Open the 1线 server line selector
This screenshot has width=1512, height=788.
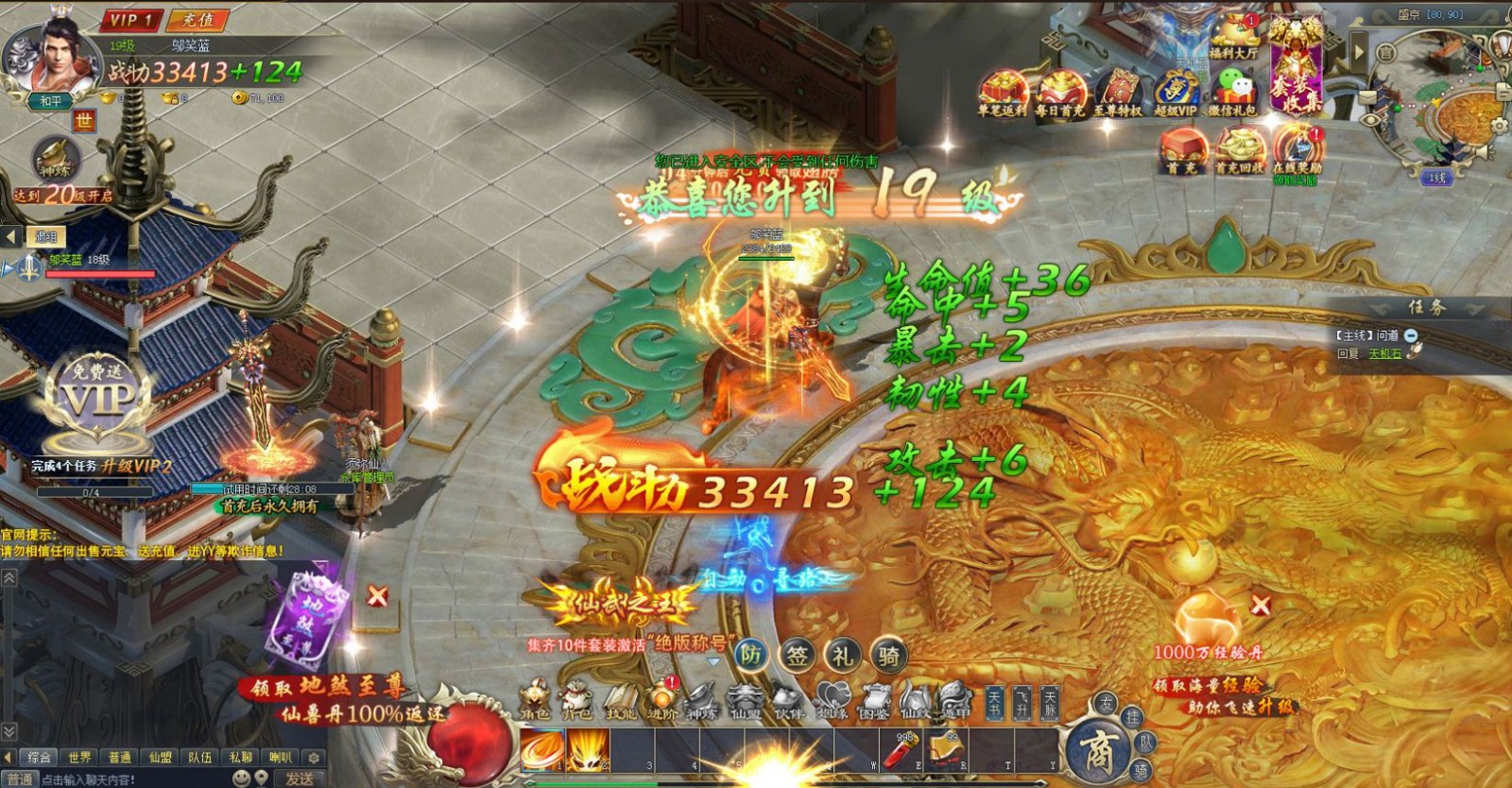point(1437,177)
